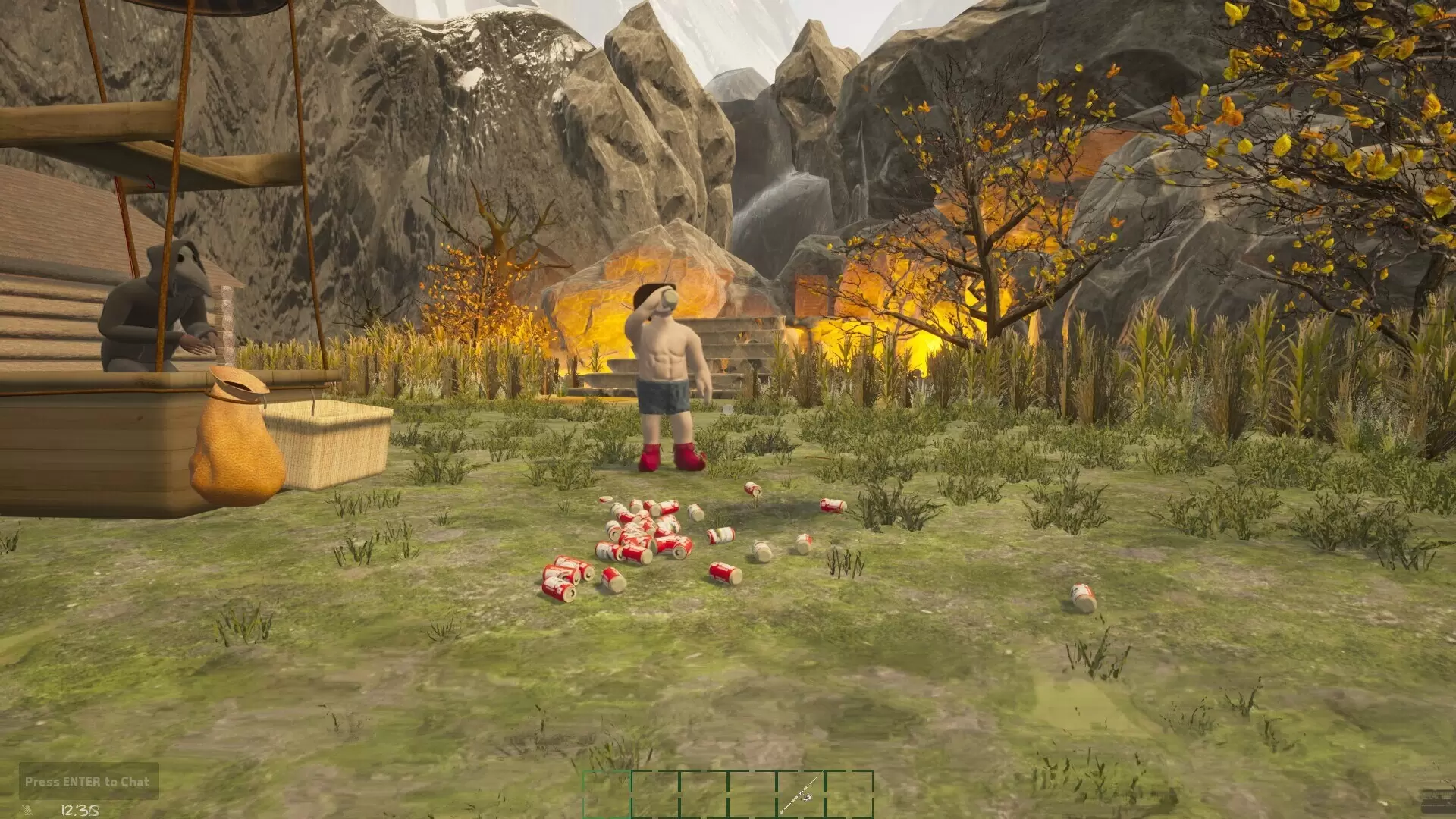The image size is (1456, 819).
Task: Click the chat input box
Action: (88, 781)
